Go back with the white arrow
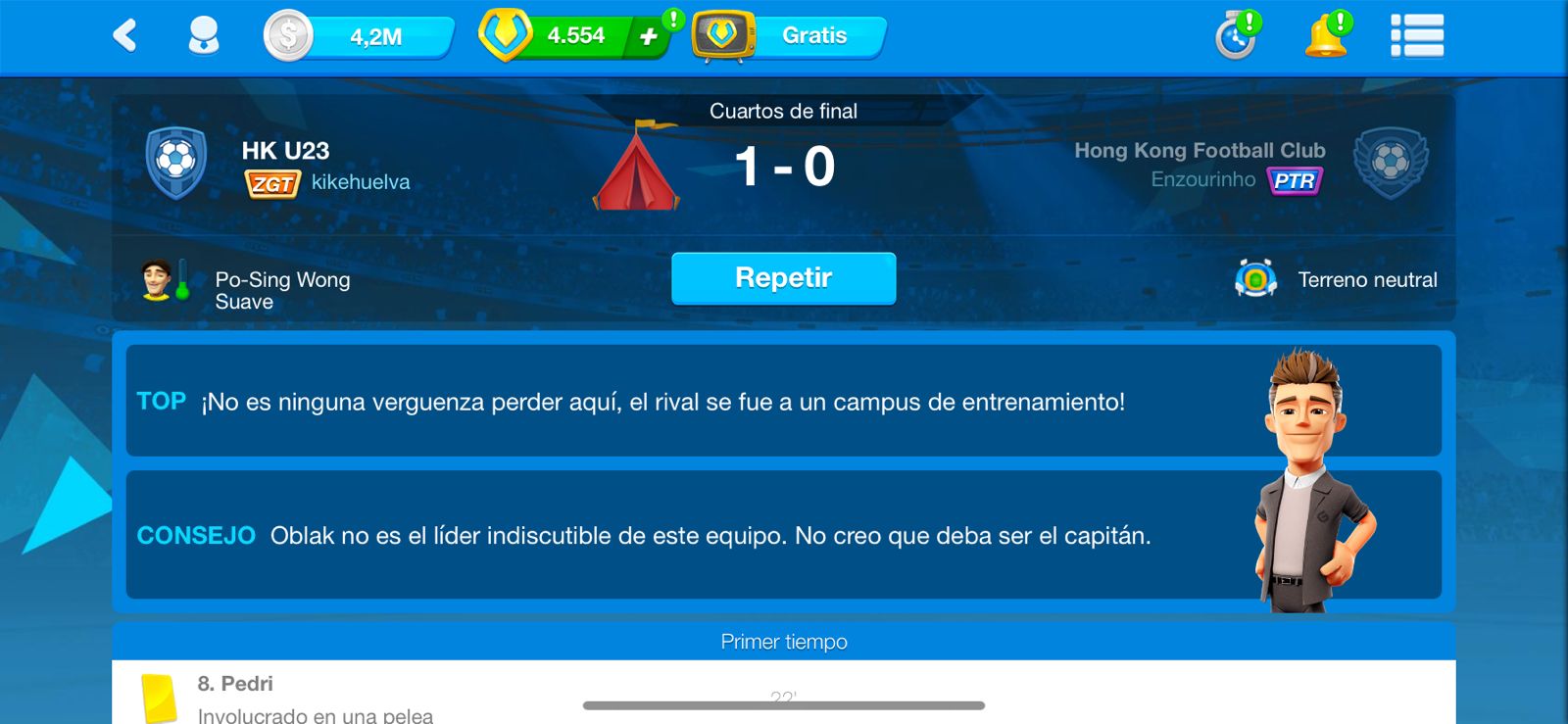The height and width of the screenshot is (724, 1568). coord(125,36)
